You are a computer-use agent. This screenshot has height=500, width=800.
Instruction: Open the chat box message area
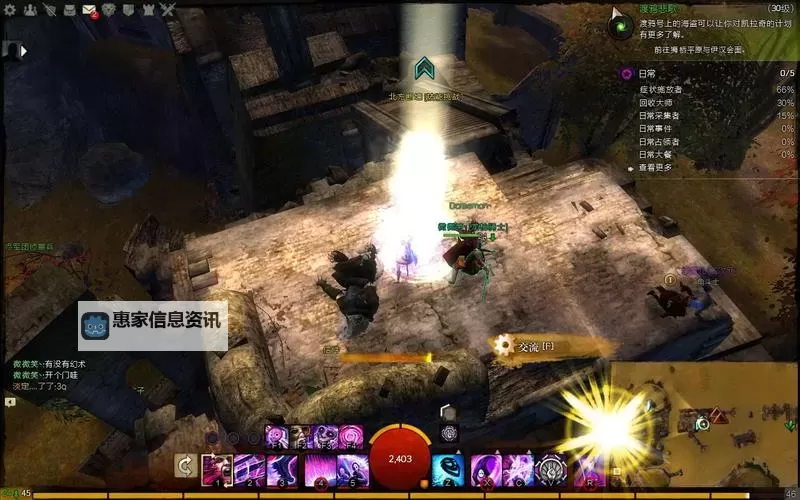pyautogui.click(x=60, y=375)
